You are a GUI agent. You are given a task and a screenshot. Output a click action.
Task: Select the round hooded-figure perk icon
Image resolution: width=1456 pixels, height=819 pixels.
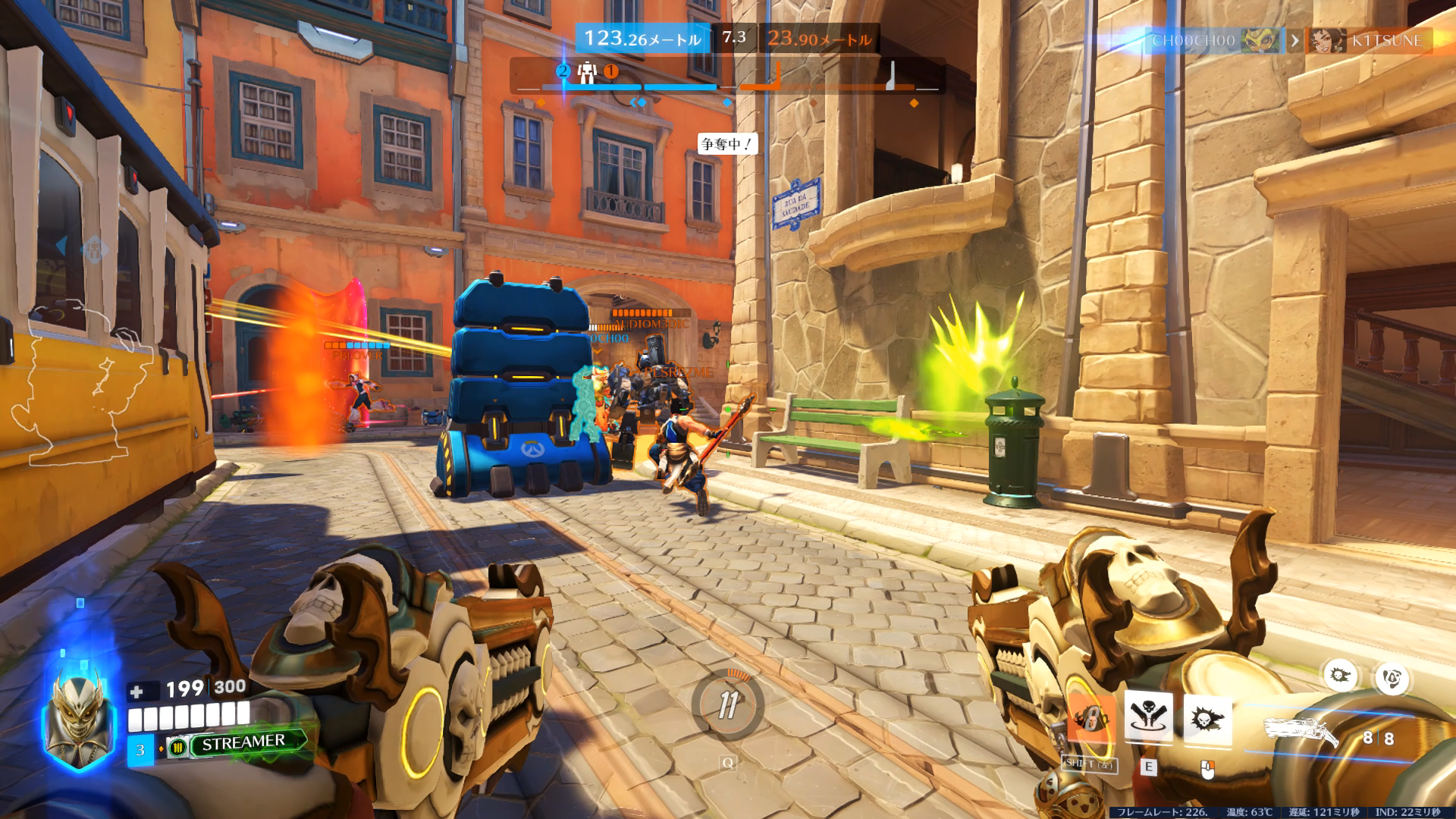[x=1391, y=679]
